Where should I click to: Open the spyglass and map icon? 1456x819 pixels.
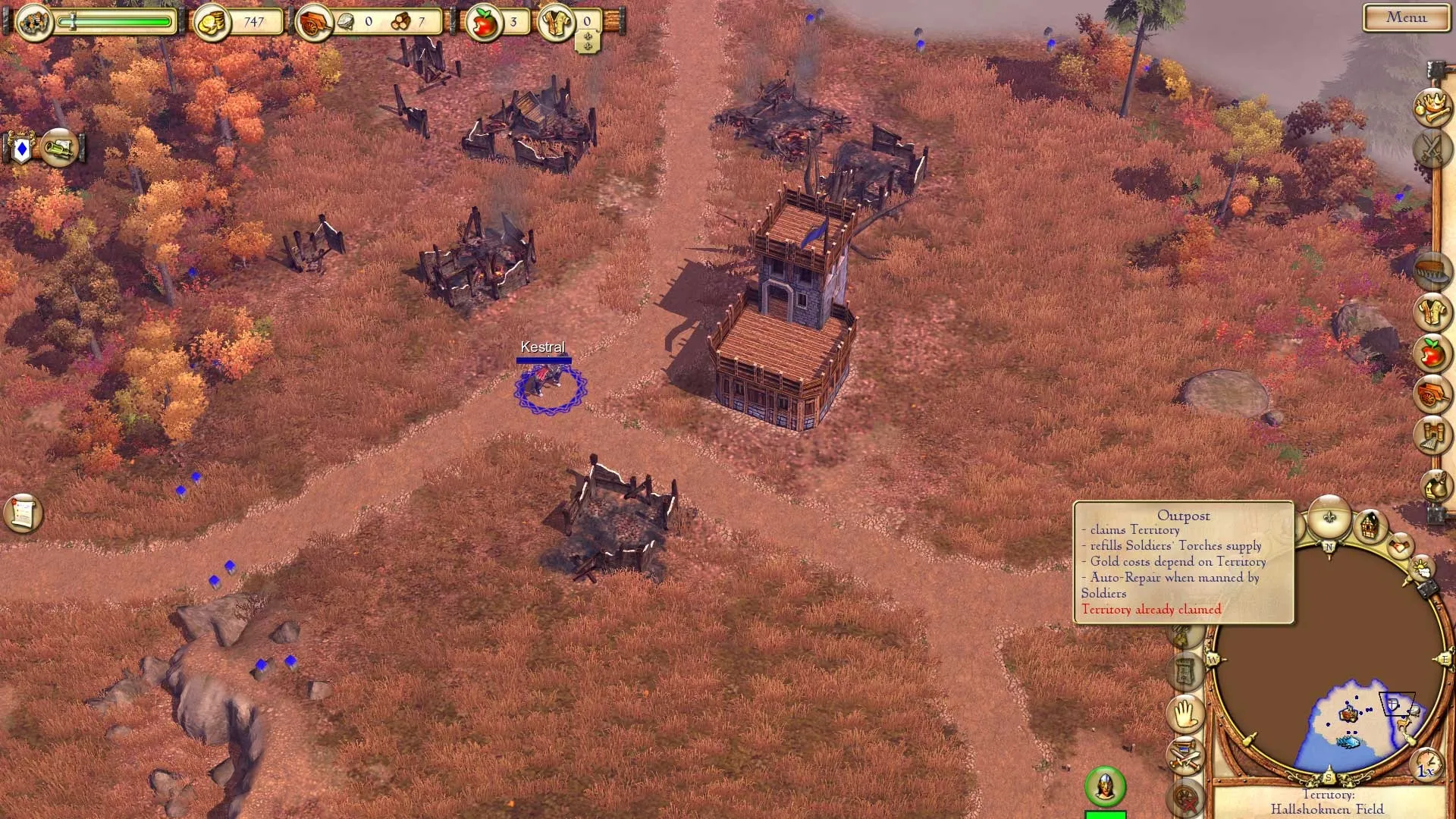(x=59, y=148)
